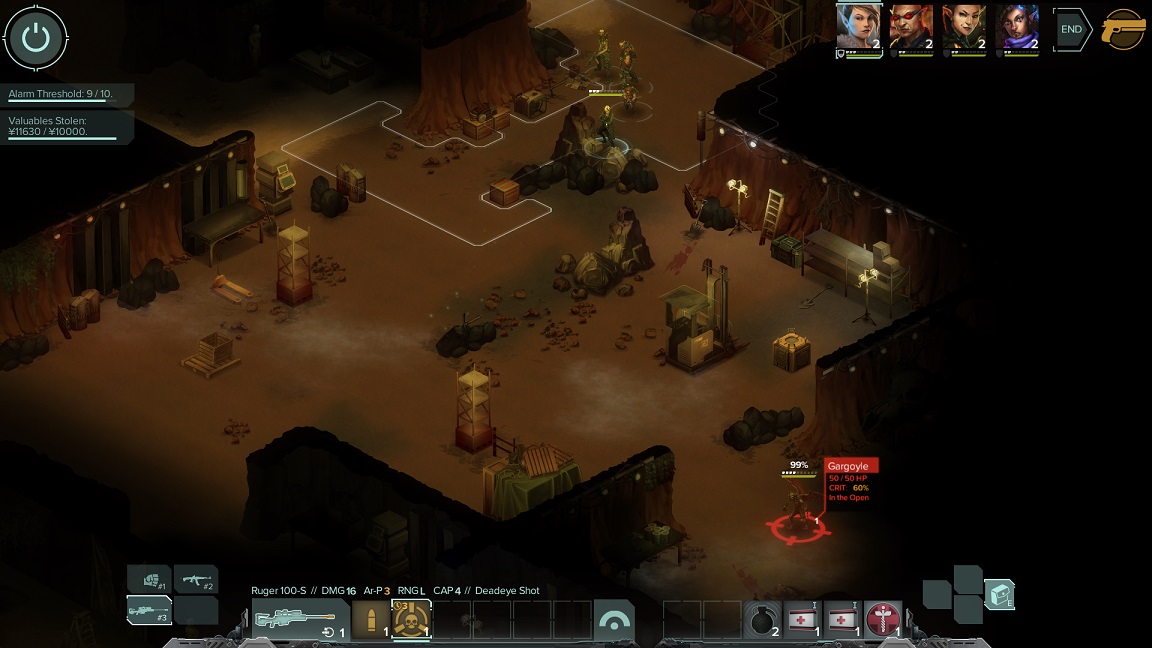This screenshot has height=648, width=1152.
Task: Use the first medkit with red cross
Action: tap(803, 620)
